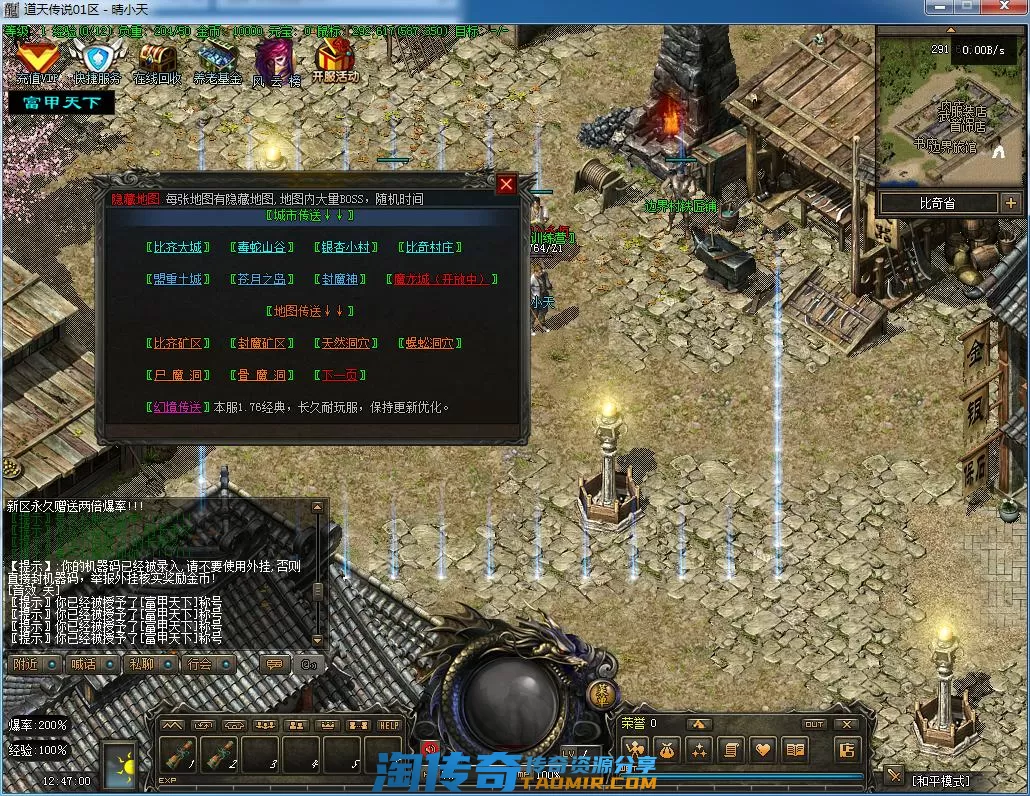
Task: Click the purple 幻境传送 link
Action: [x=177, y=407]
